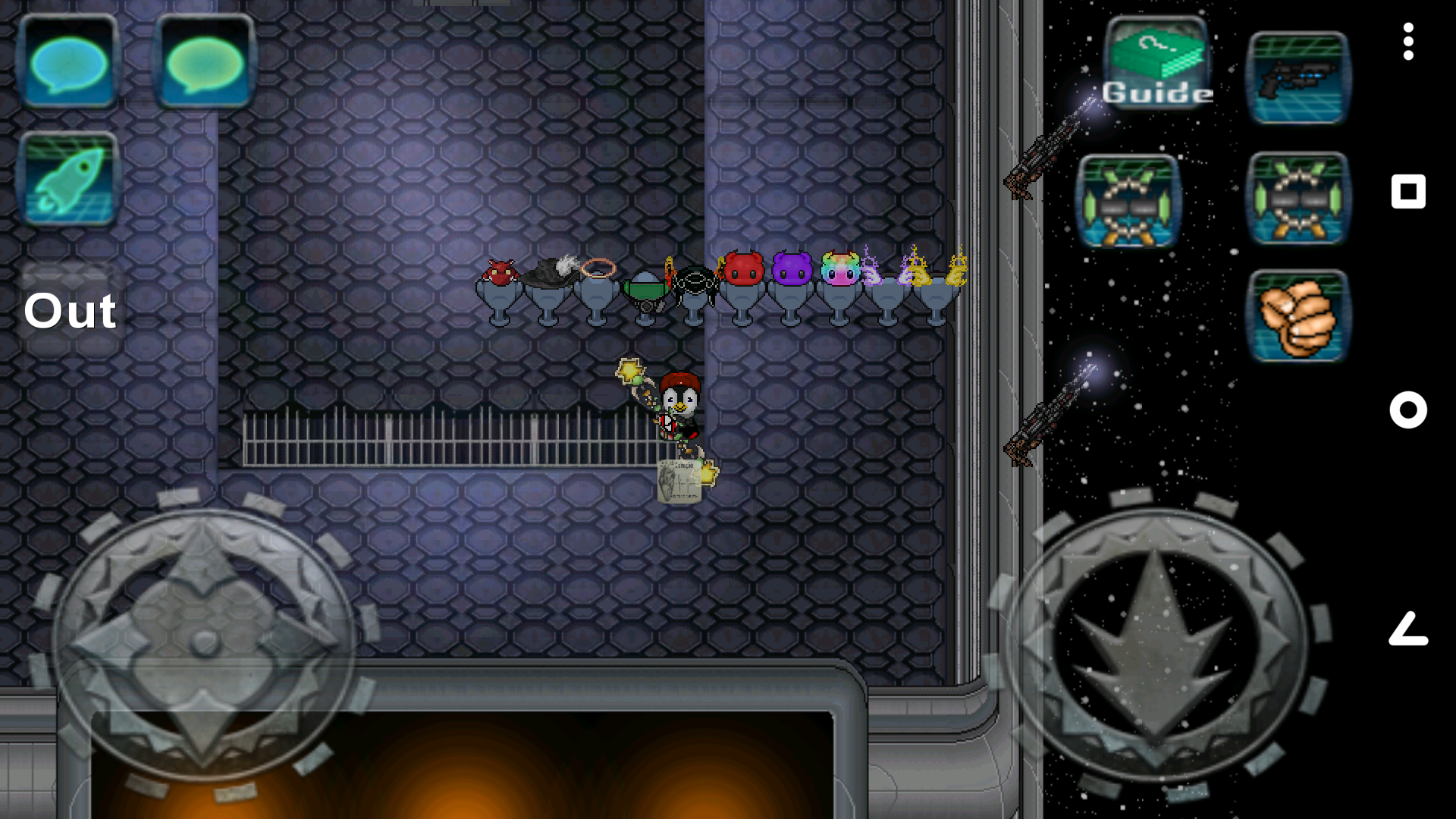The height and width of the screenshot is (819, 1456).
Task: Choose the fist melee icon
Action: click(x=1298, y=316)
